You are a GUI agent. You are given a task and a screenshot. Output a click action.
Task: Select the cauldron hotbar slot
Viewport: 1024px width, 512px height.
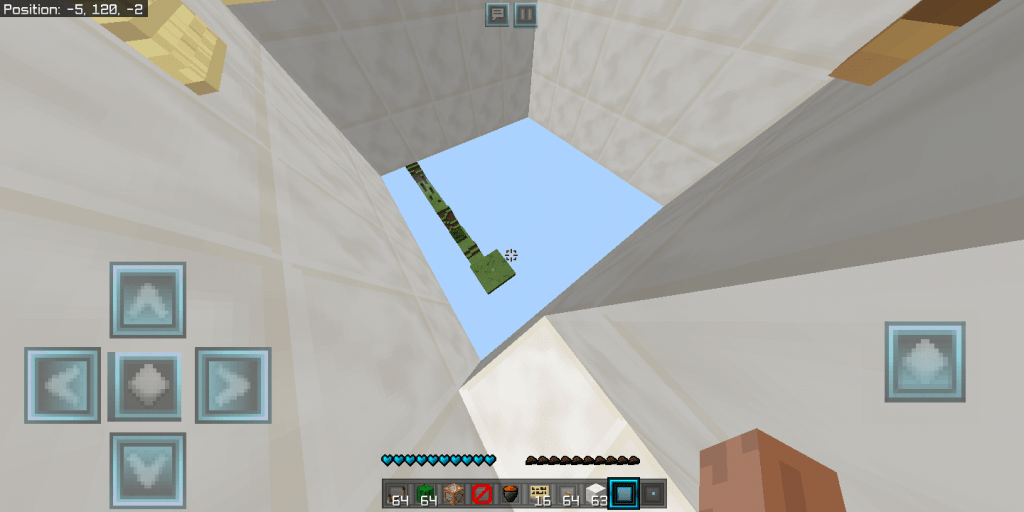pyautogui.click(x=511, y=493)
